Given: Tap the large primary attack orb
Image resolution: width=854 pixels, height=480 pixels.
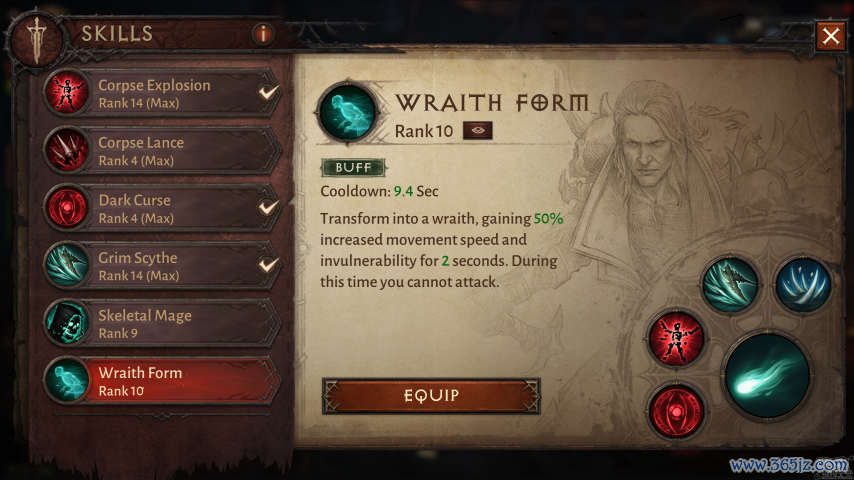Looking at the screenshot, I should pyautogui.click(x=767, y=375).
